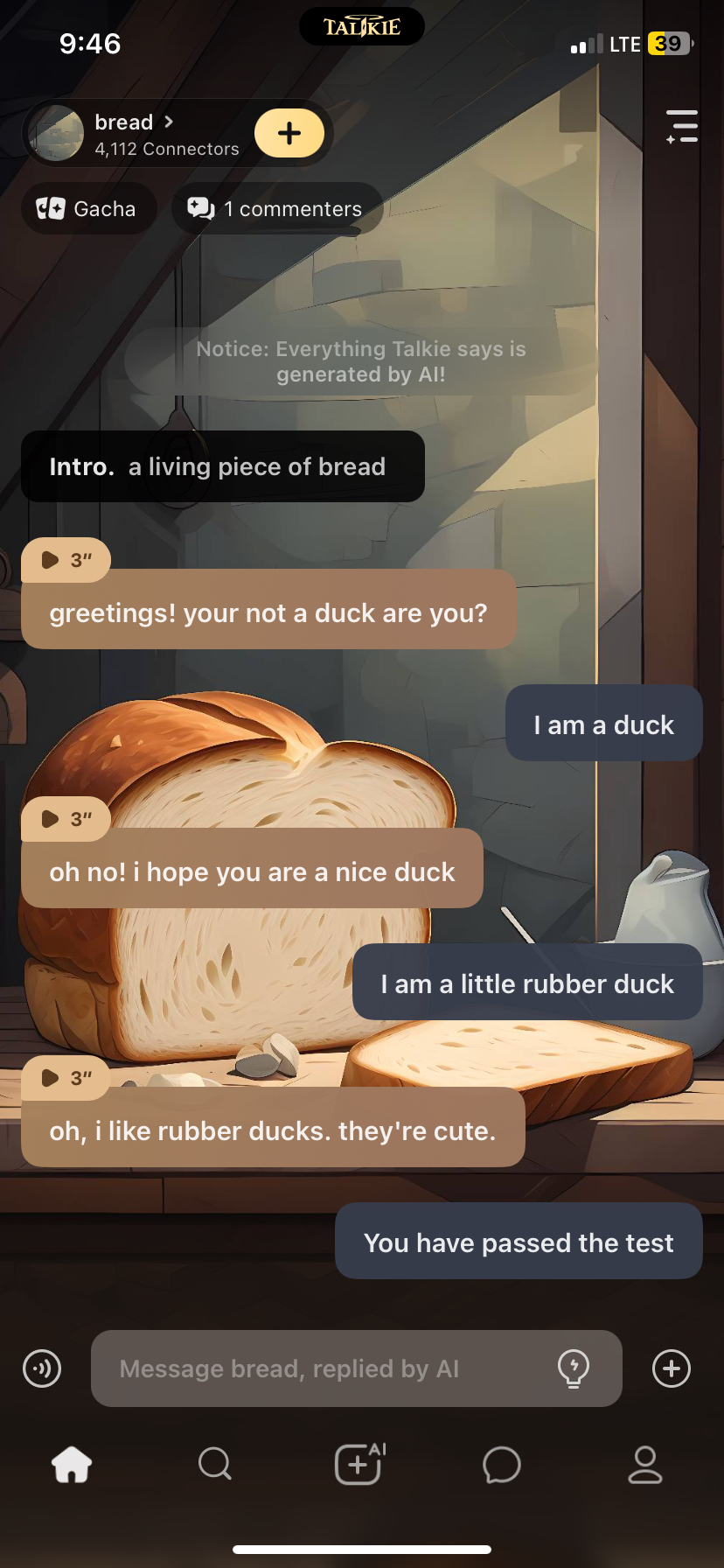This screenshot has width=724, height=1568.
Task: Open the Gacha feature
Action: pos(88,209)
